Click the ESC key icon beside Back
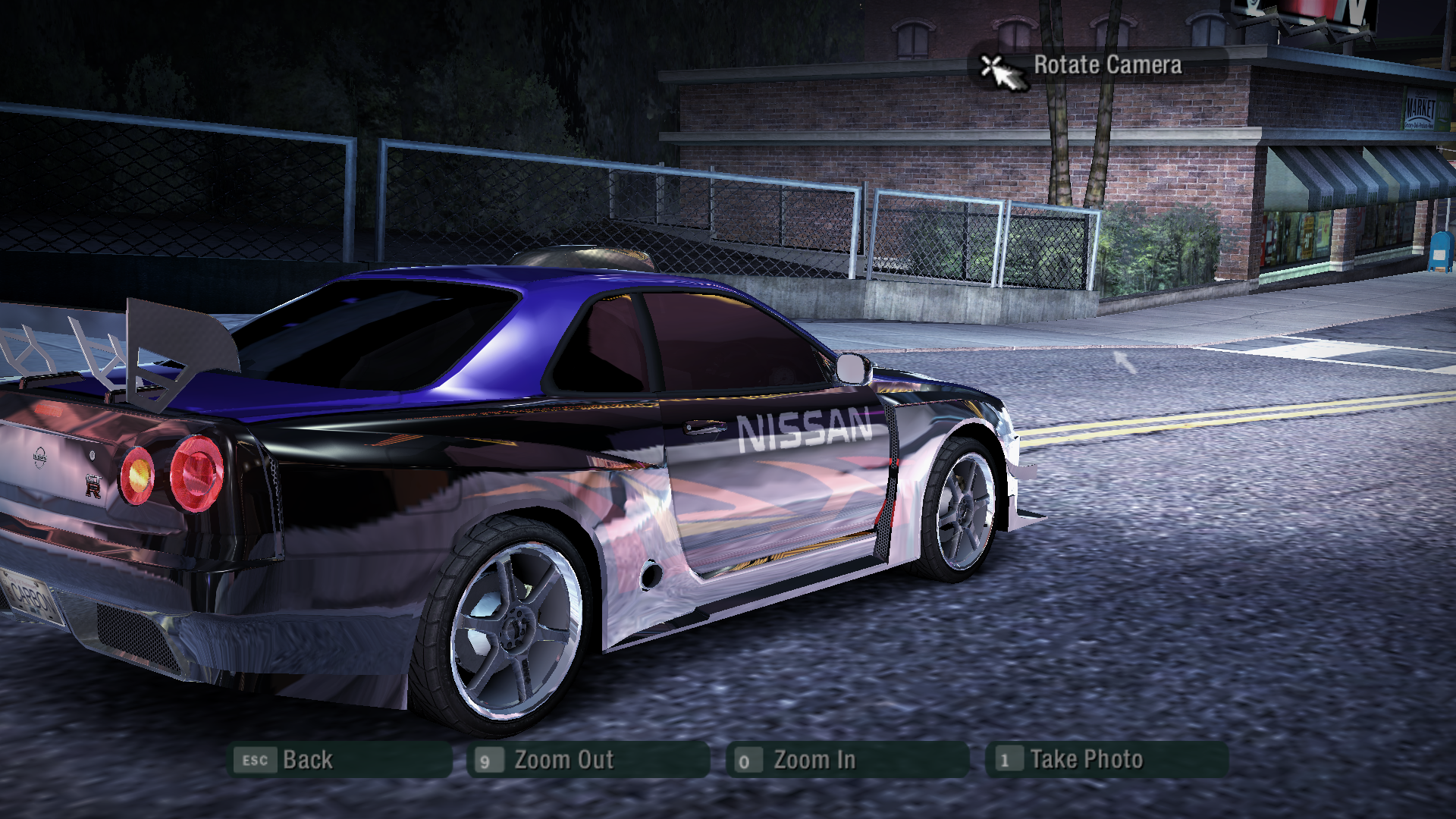 click(254, 758)
